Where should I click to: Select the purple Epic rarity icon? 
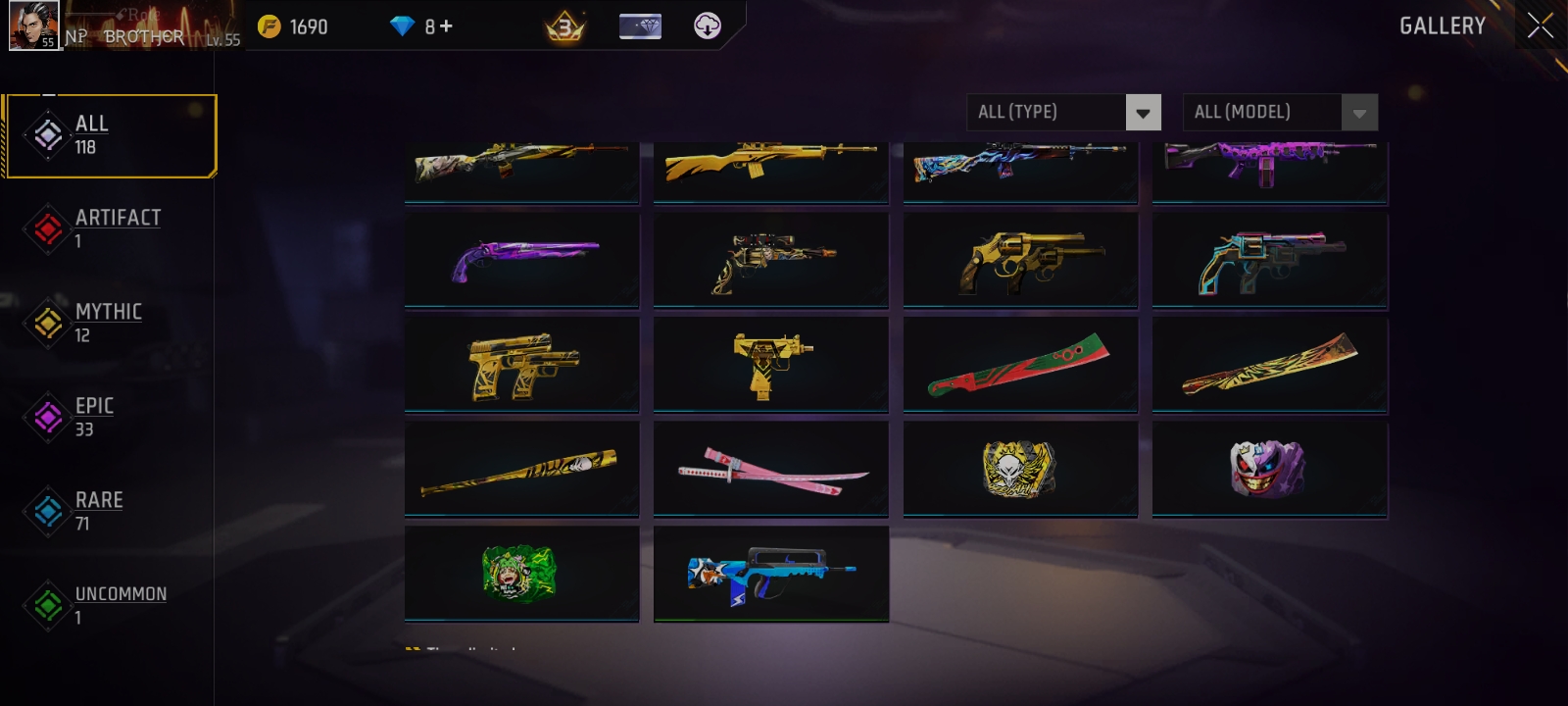click(x=47, y=417)
